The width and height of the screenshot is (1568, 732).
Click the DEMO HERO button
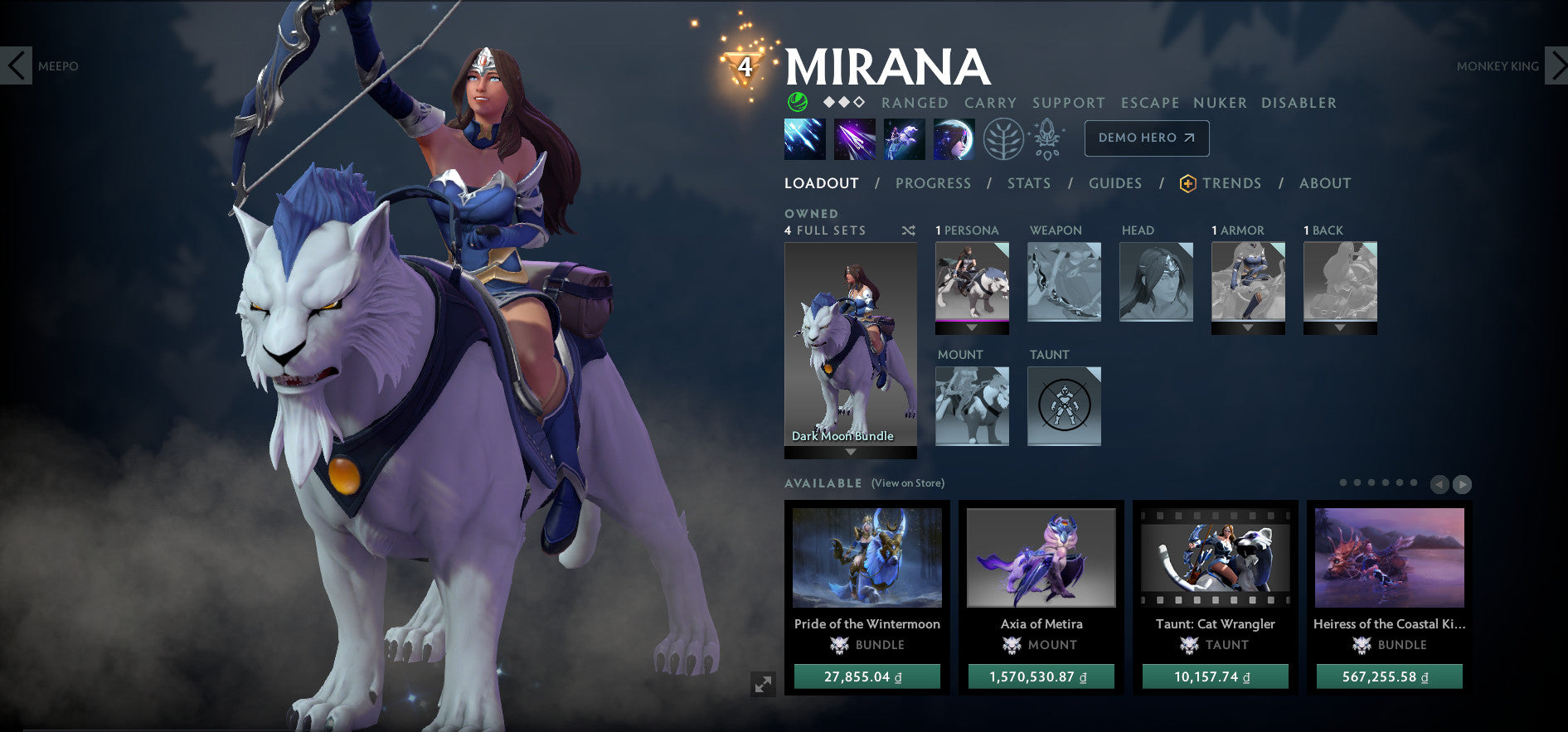(1147, 138)
